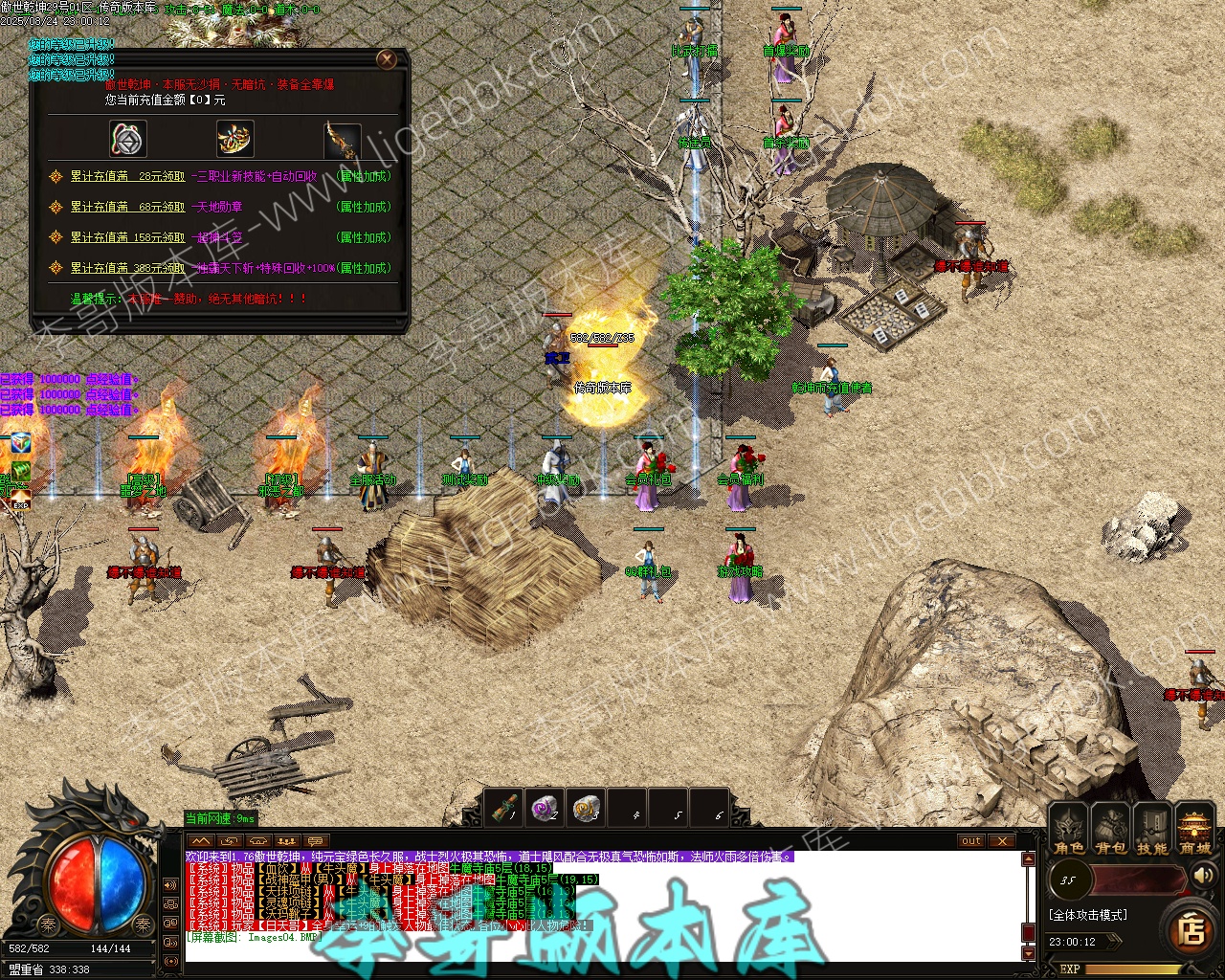Use the gold swirl stone in slot 3

(586, 809)
